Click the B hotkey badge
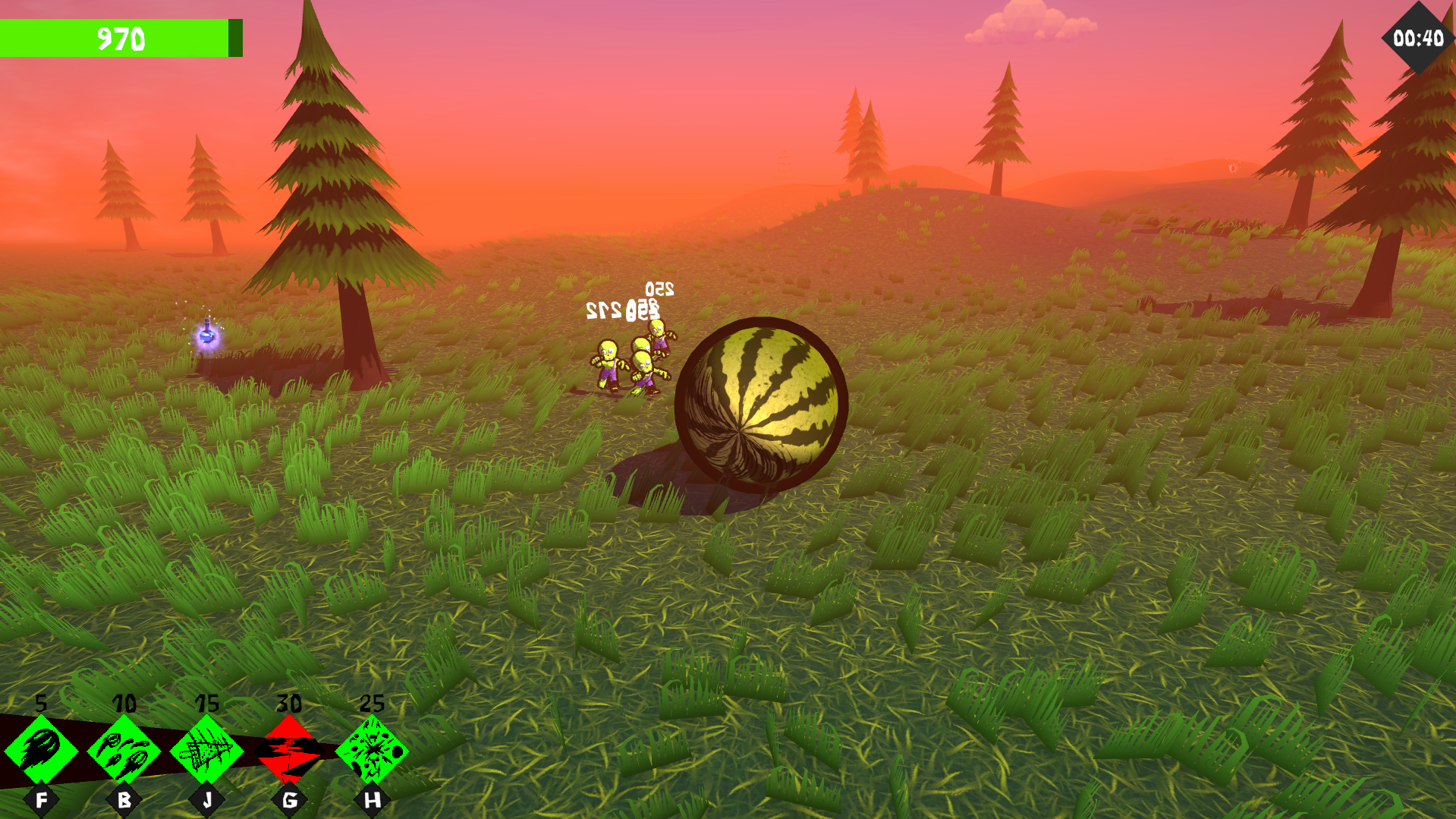 pyautogui.click(x=124, y=799)
